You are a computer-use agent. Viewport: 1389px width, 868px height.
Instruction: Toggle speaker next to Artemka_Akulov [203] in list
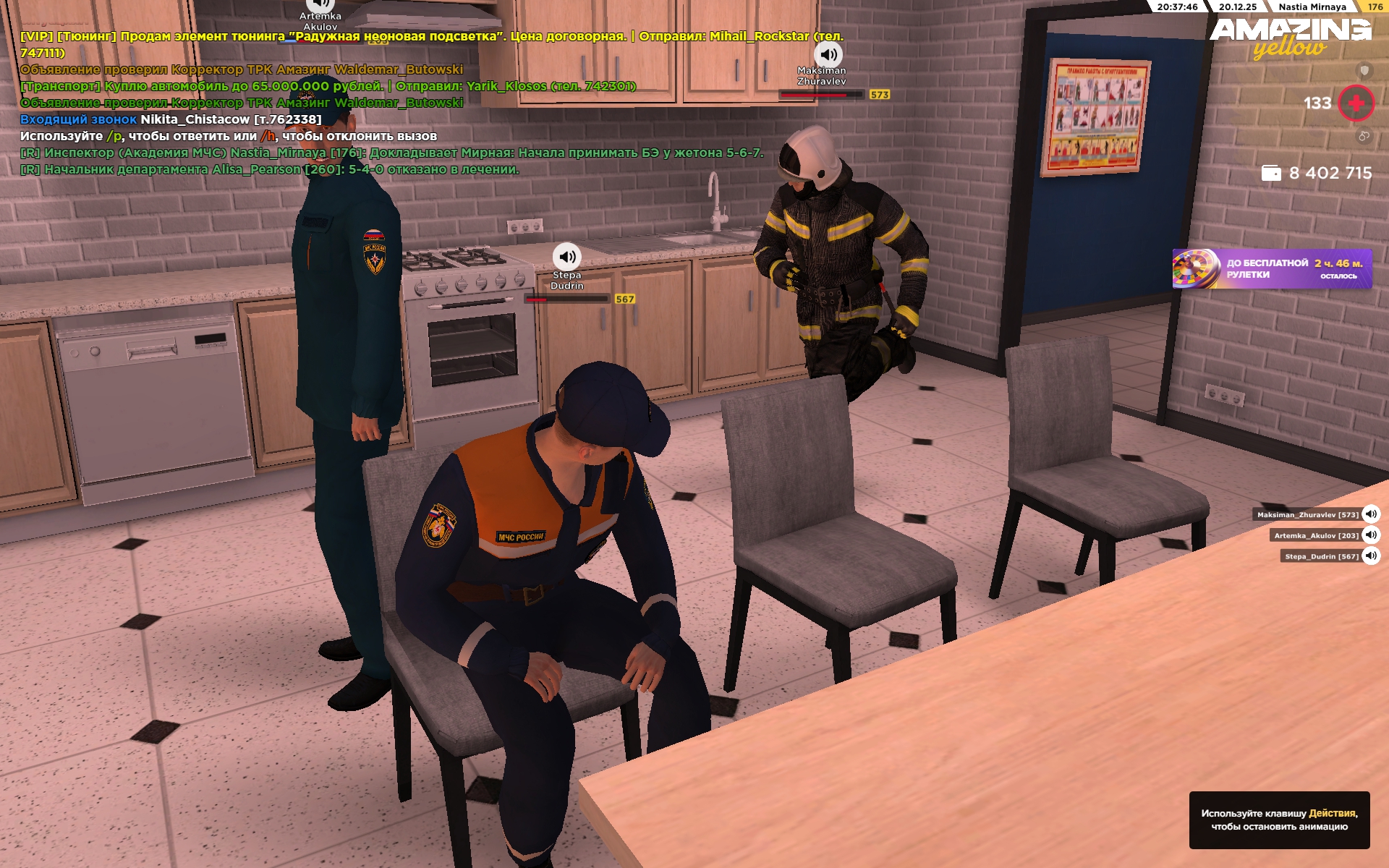coord(1371,535)
